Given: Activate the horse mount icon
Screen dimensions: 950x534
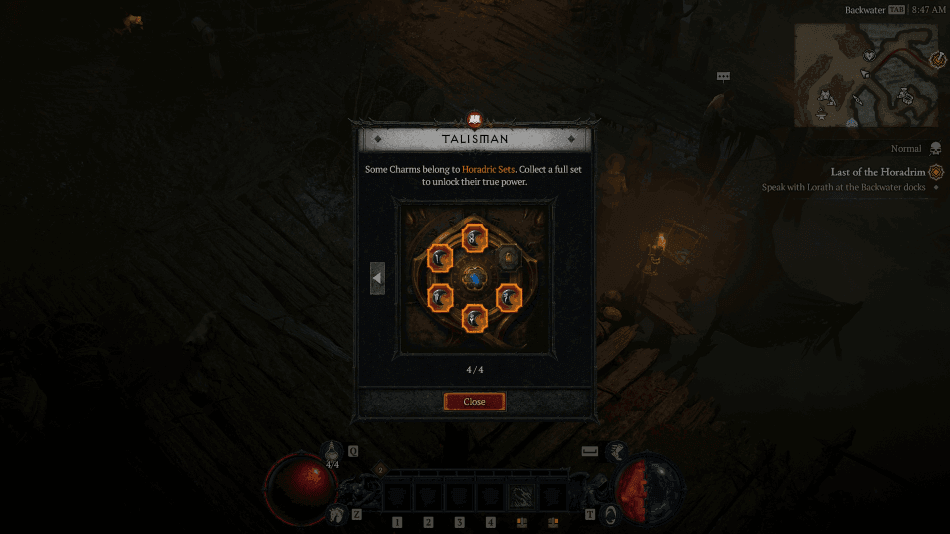Looking at the screenshot, I should pos(337,514).
